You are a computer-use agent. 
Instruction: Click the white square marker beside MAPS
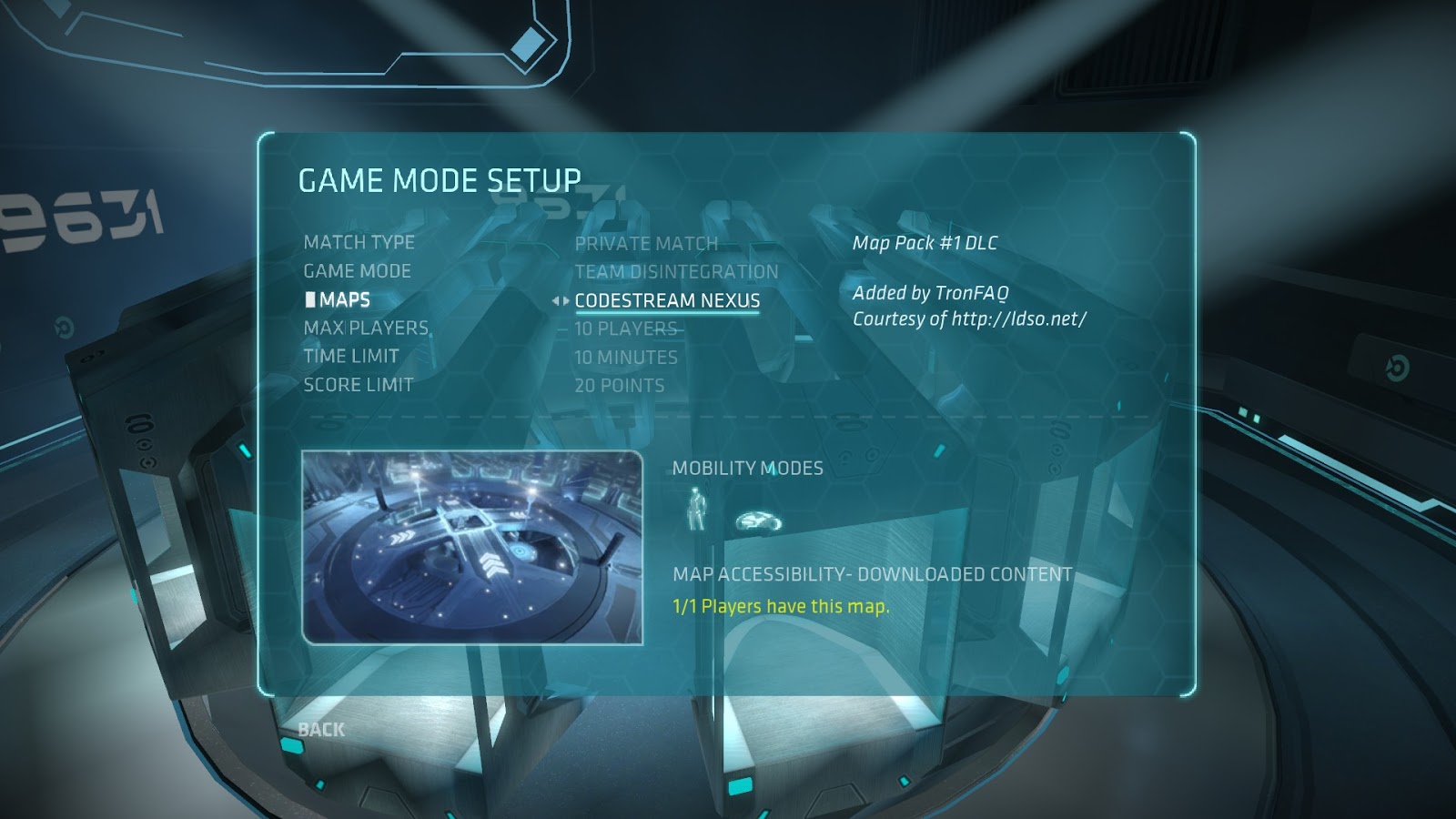309,299
